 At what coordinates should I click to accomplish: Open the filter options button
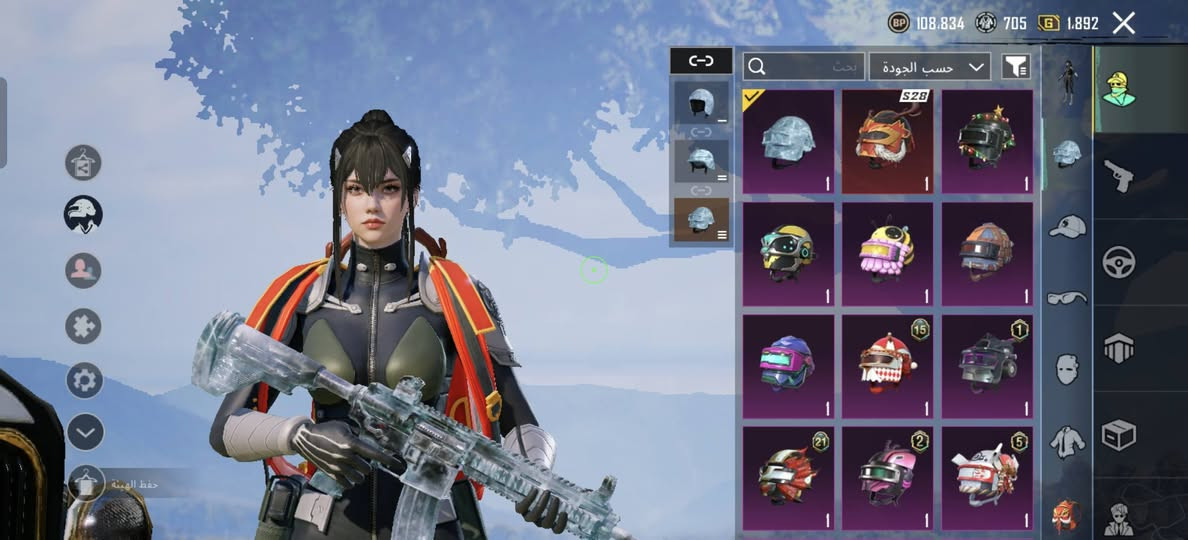[x=1015, y=67]
